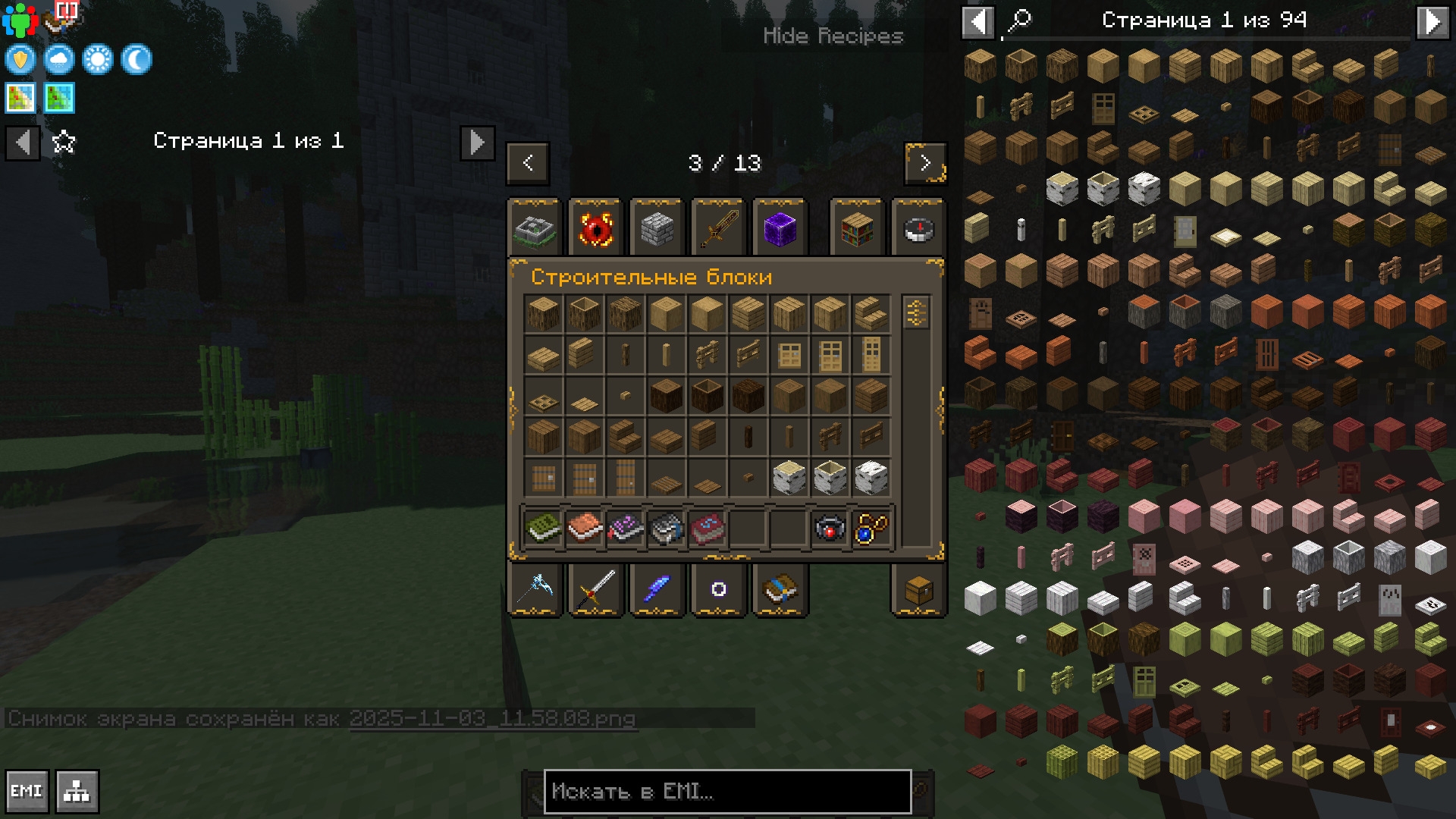The height and width of the screenshot is (819, 1456).
Task: Switch to the purple block tab
Action: click(x=780, y=228)
